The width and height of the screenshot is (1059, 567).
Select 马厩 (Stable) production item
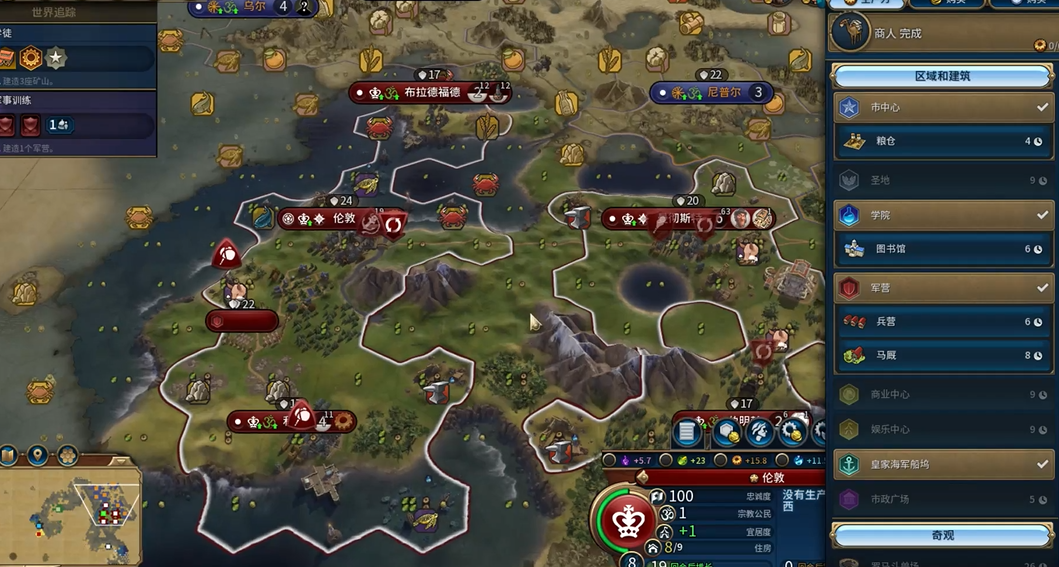942,355
